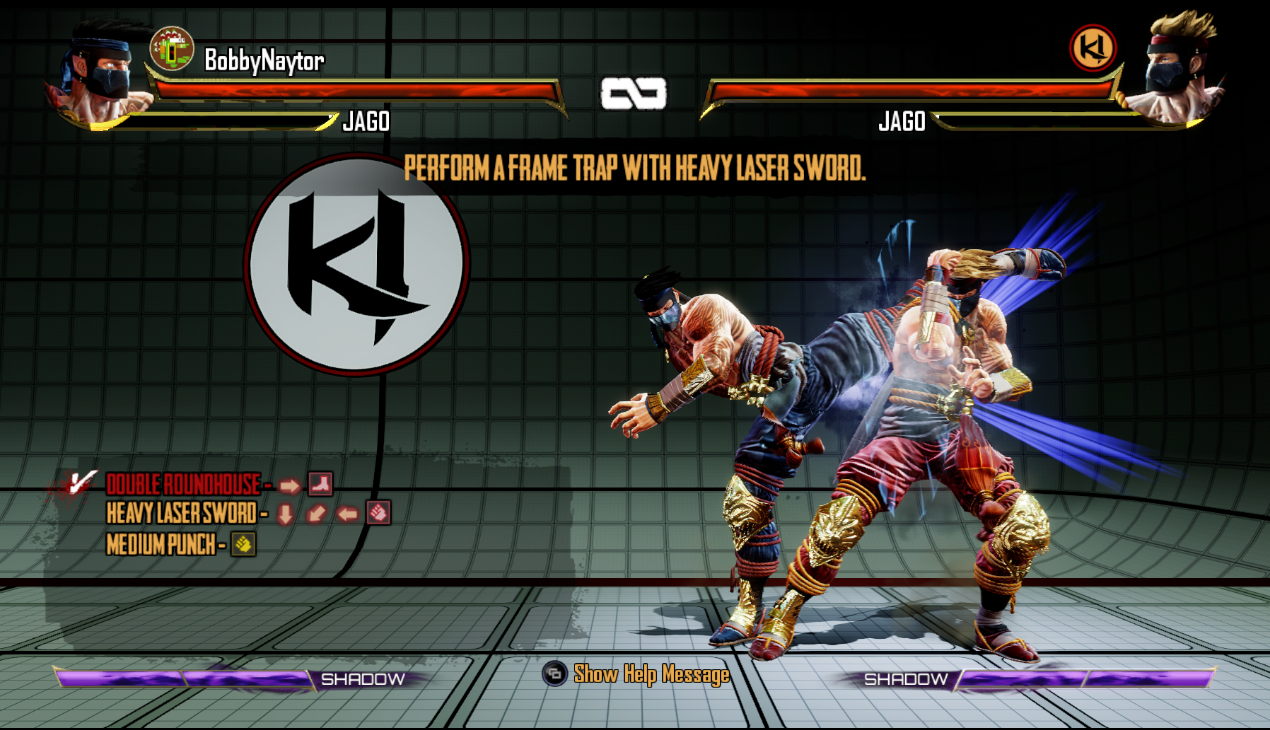
Task: Click the orange KI emblem beside opponent Jago
Action: [1093, 48]
